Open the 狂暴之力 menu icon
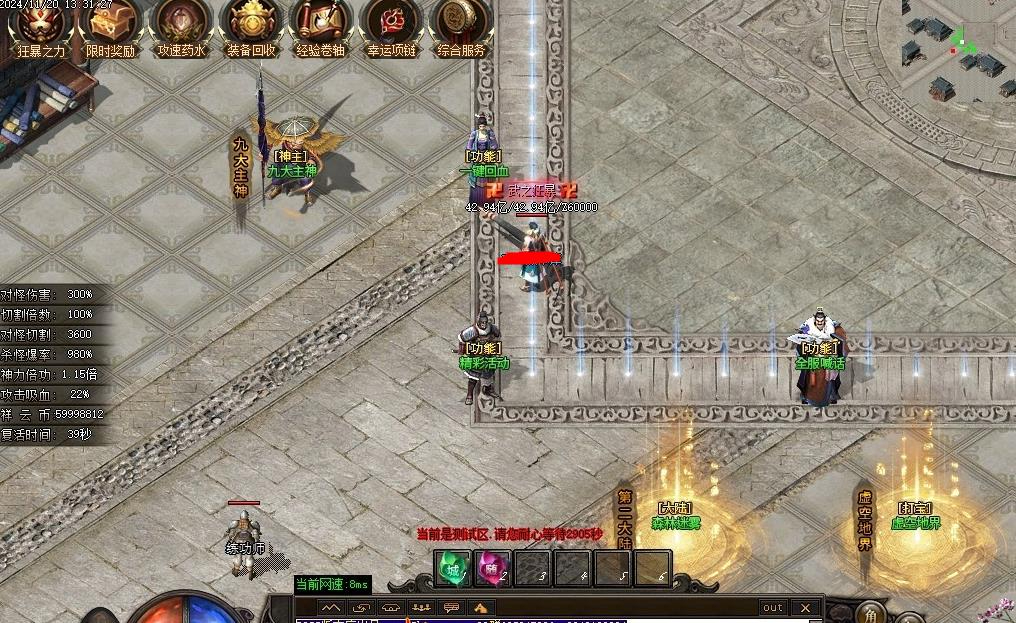The image size is (1016, 623). pos(41,24)
